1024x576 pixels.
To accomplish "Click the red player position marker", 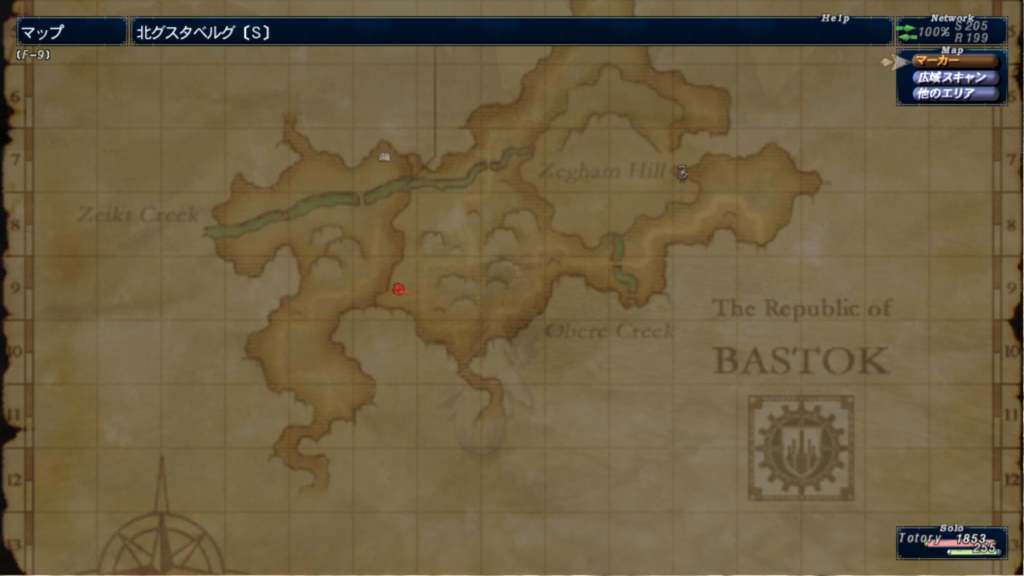I will pyautogui.click(x=398, y=289).
